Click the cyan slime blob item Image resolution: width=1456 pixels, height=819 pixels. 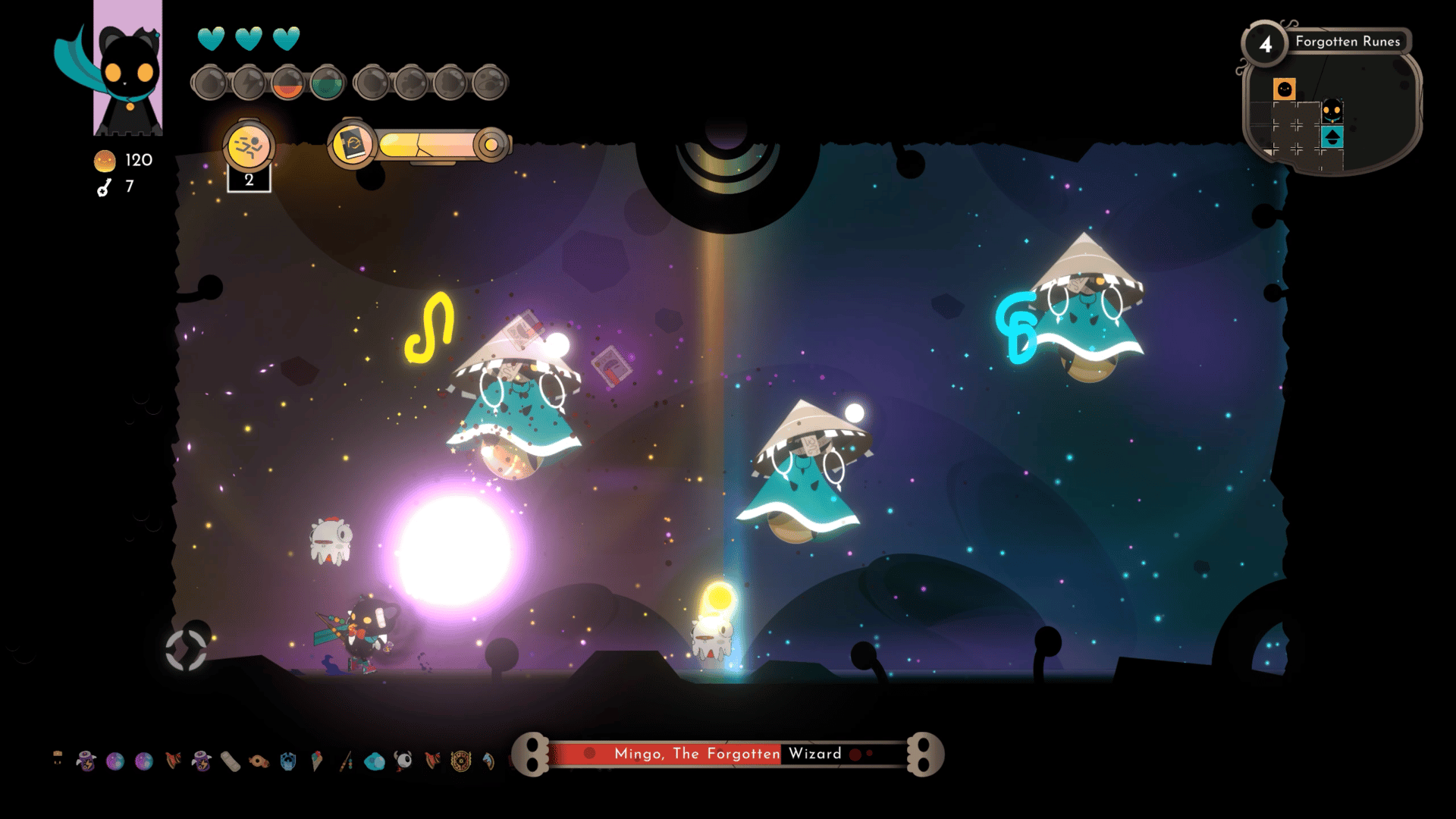[x=375, y=761]
